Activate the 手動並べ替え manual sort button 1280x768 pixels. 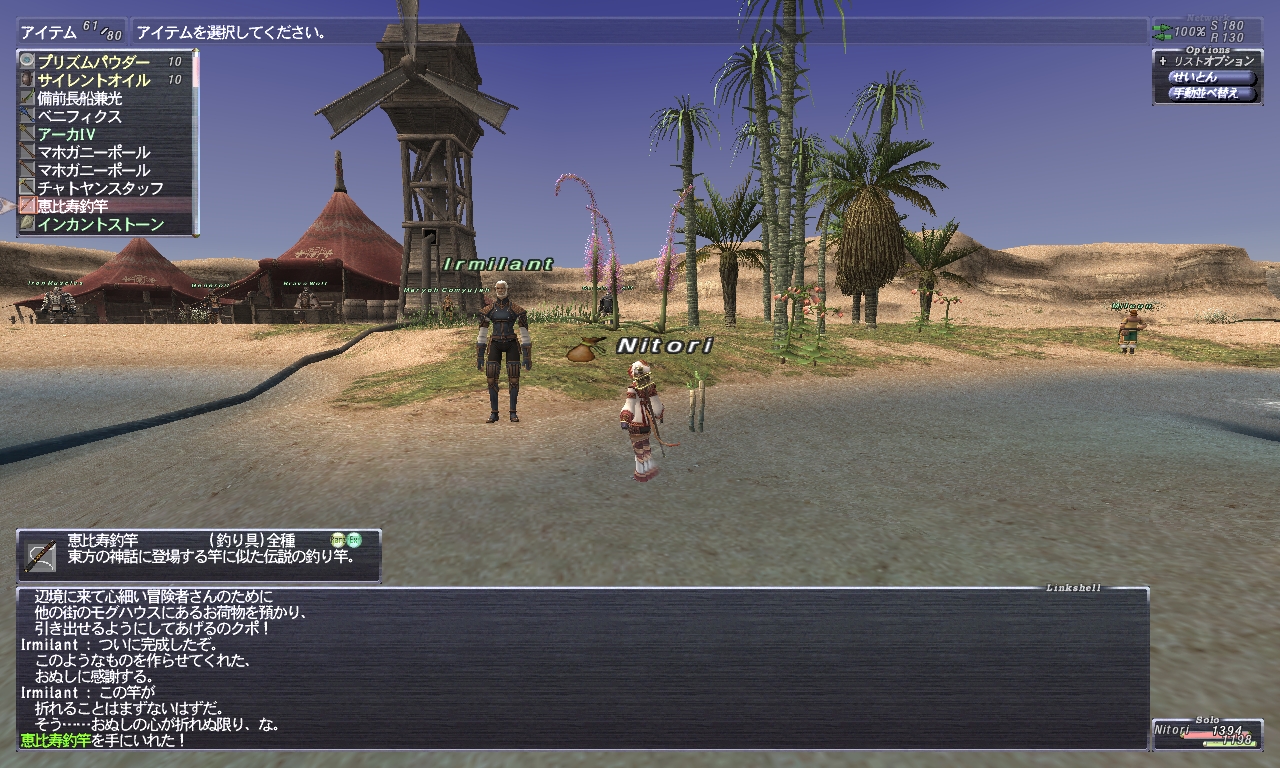click(1212, 93)
